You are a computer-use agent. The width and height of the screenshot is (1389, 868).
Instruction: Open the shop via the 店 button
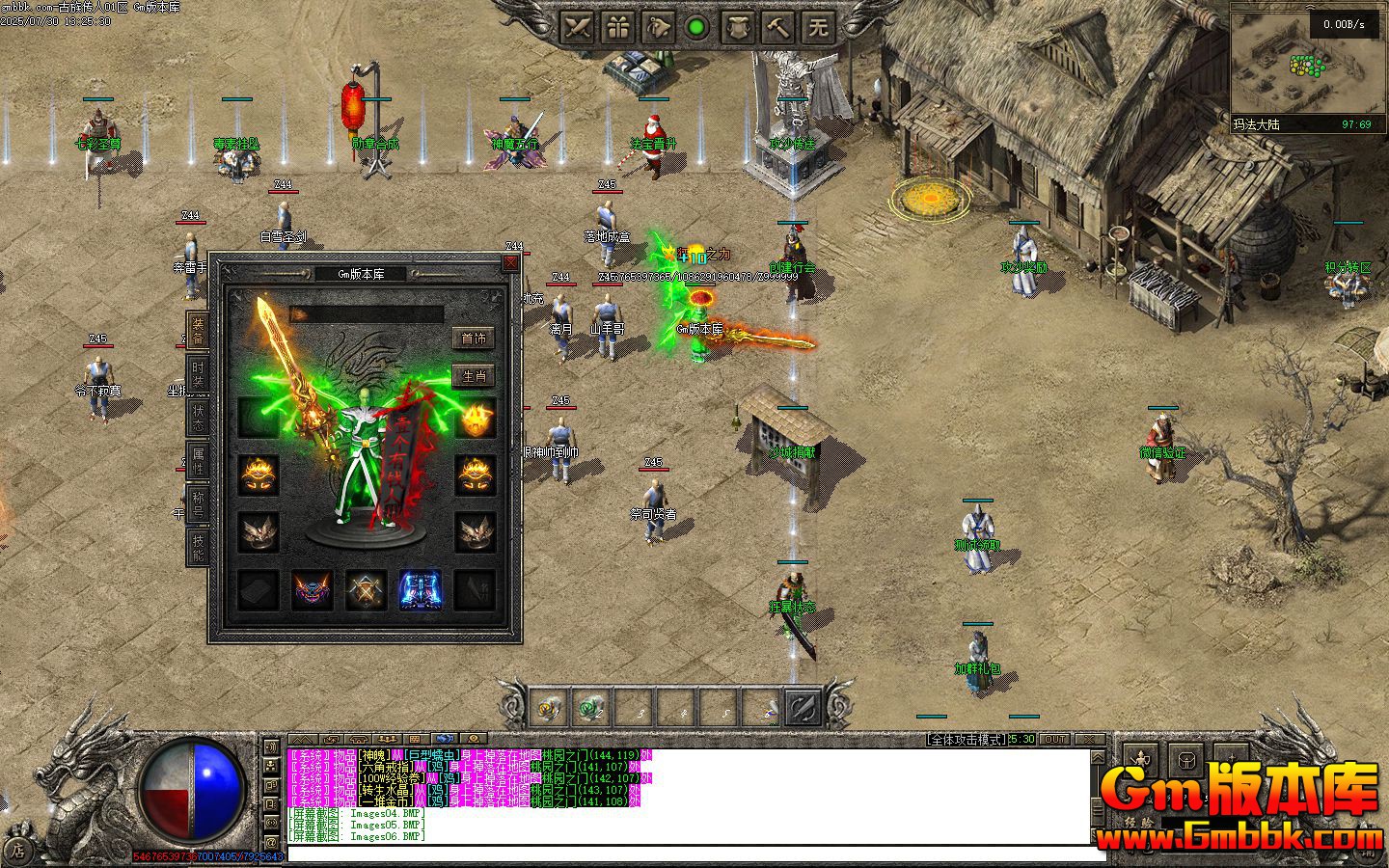click(16, 851)
